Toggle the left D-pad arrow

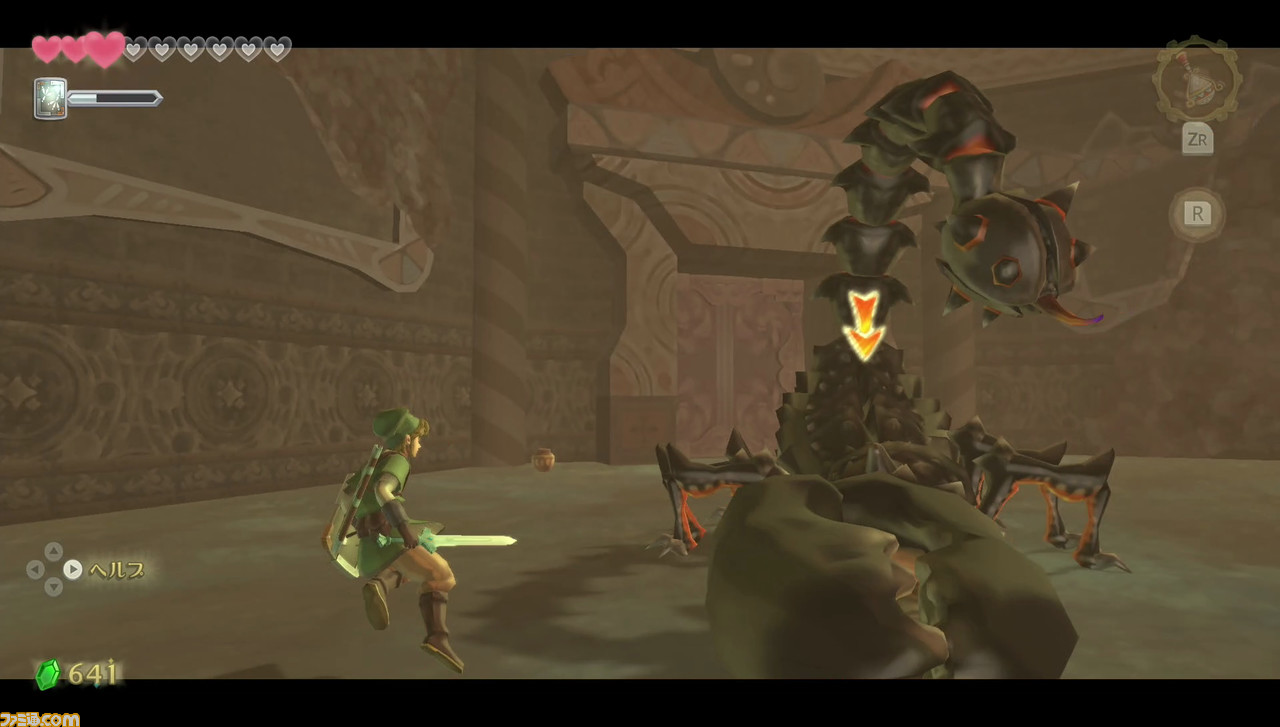36,570
